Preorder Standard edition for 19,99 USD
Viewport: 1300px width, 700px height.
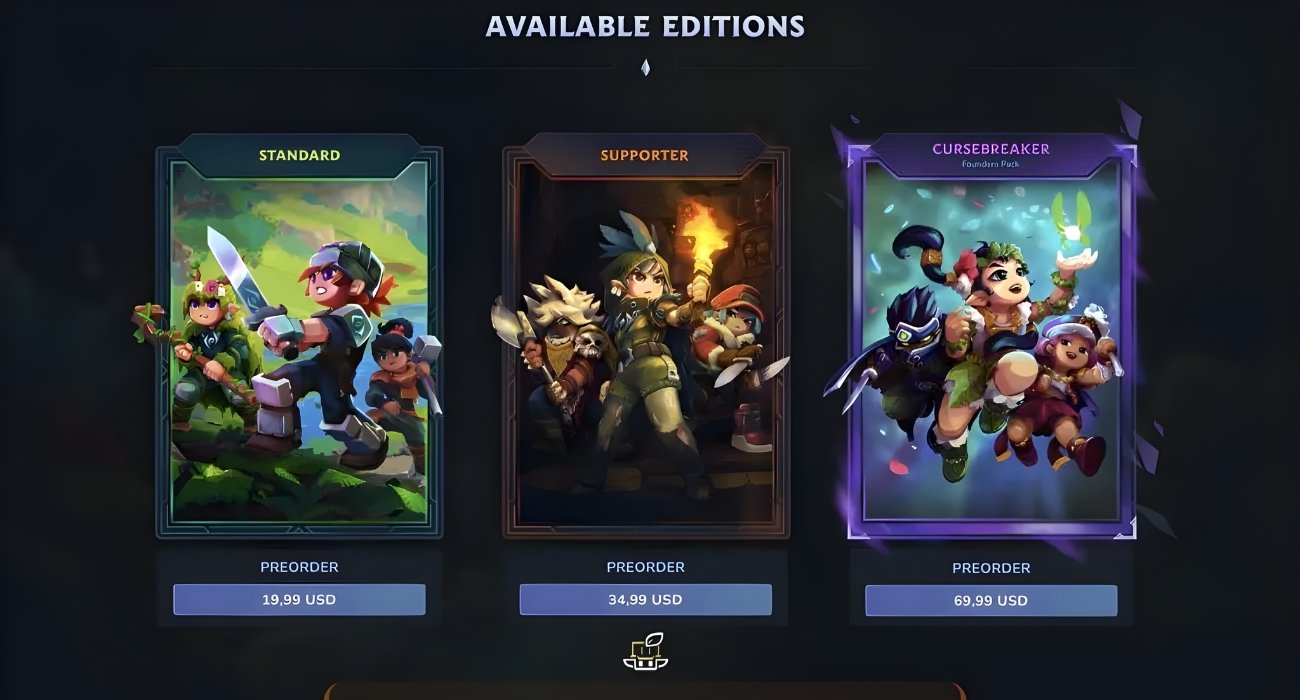click(299, 600)
